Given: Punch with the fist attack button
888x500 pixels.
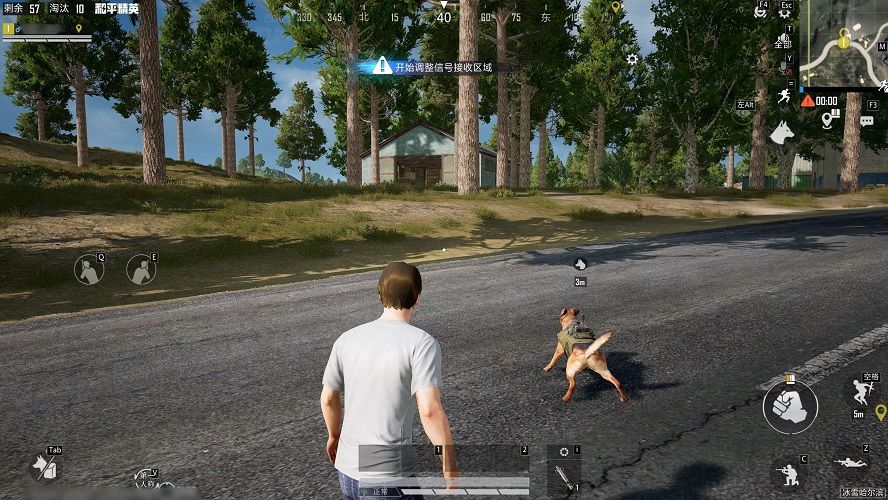Looking at the screenshot, I should point(790,406).
